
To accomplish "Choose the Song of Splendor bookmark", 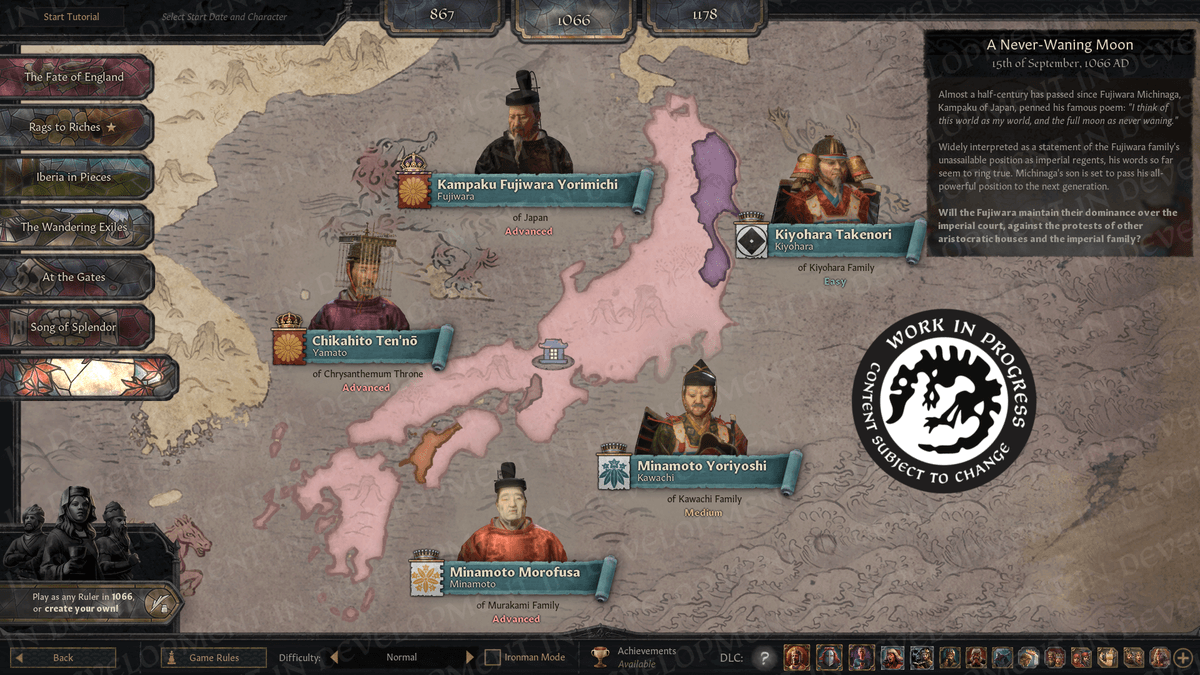I will (x=75, y=327).
